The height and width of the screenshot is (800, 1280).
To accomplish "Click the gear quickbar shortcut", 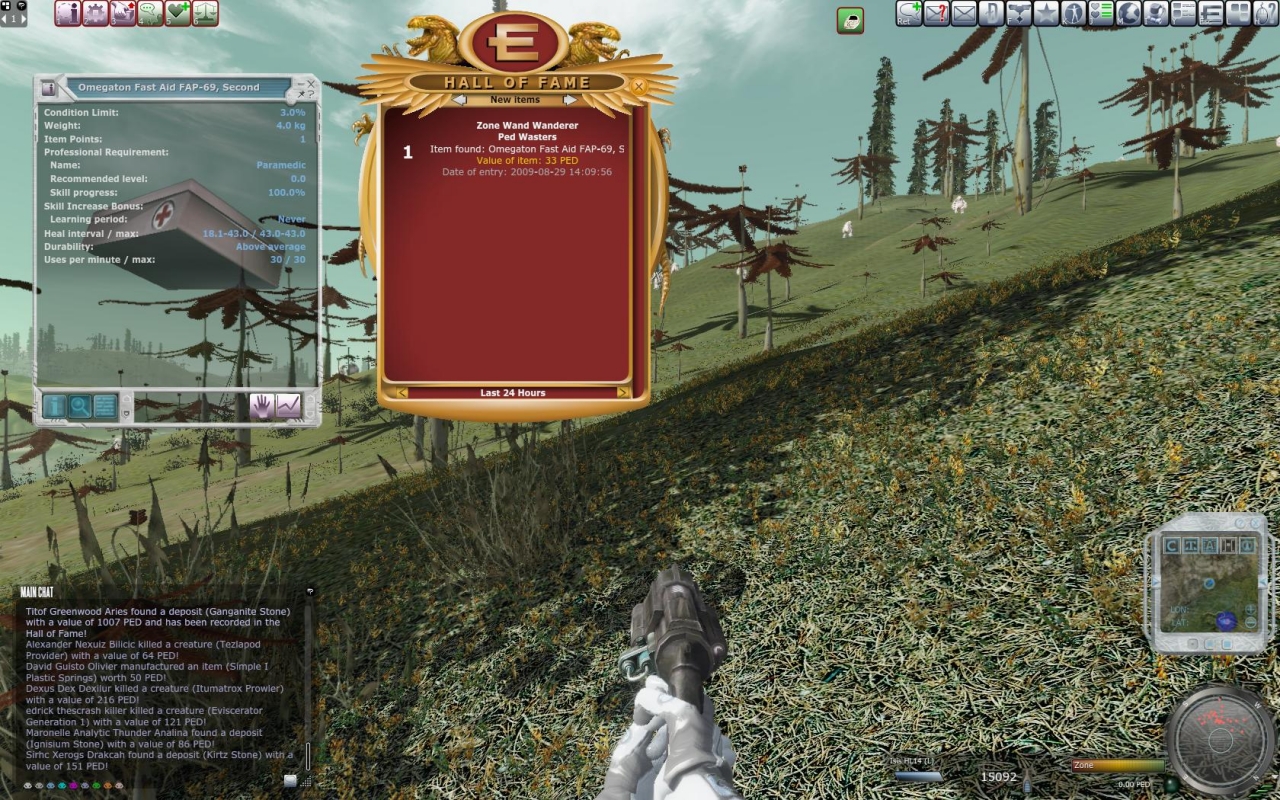I will (x=96, y=13).
